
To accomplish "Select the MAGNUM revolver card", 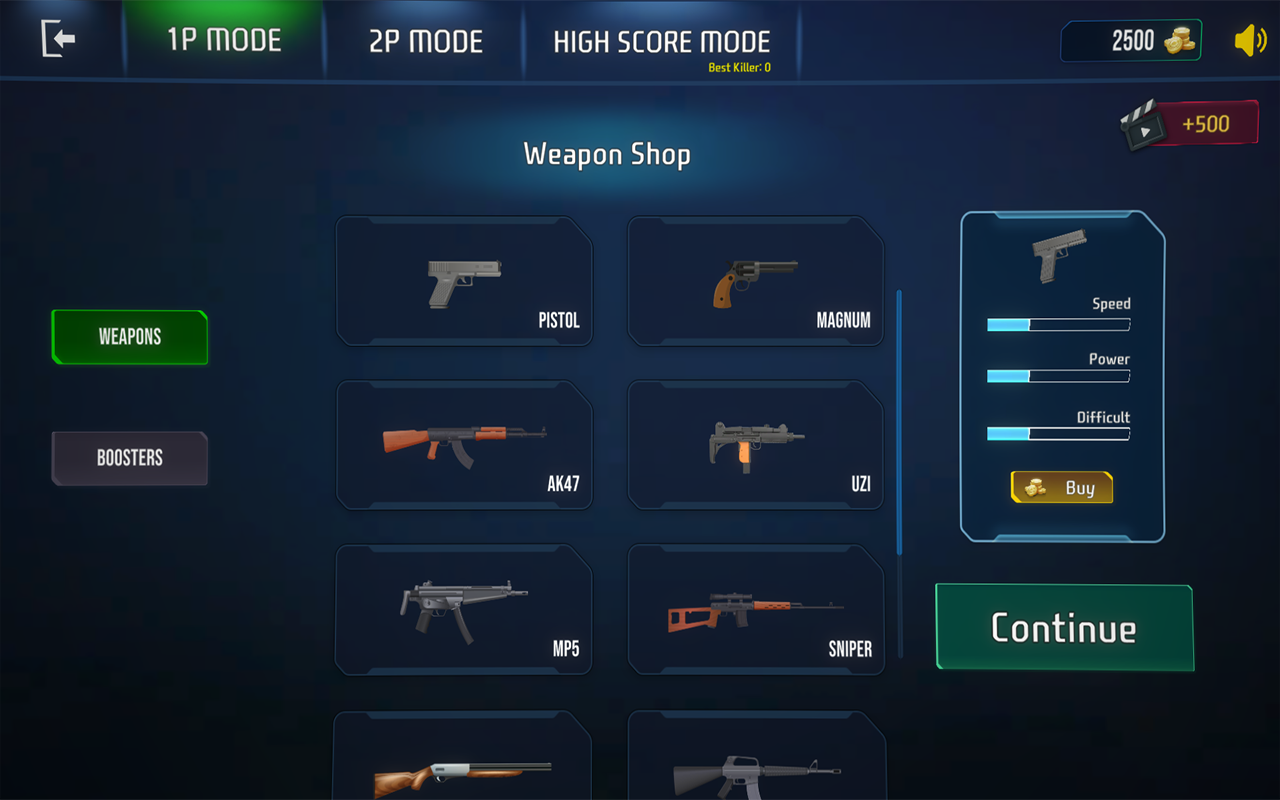I will click(755, 281).
